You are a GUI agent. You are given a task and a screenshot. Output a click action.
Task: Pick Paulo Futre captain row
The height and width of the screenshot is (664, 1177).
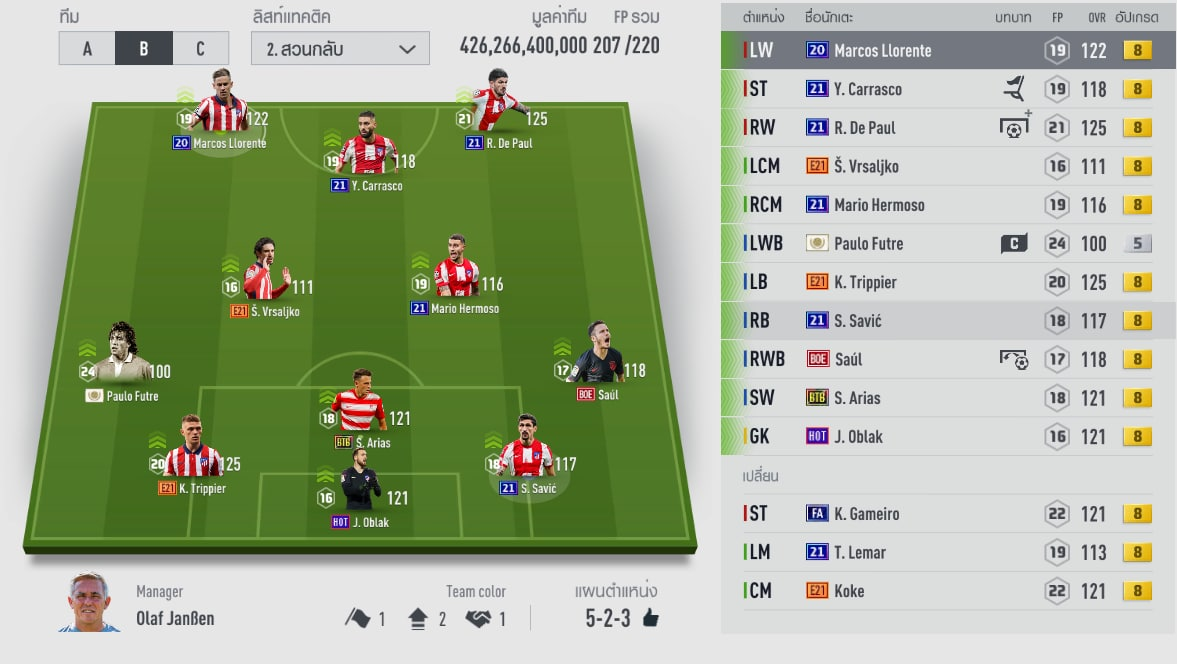point(946,243)
